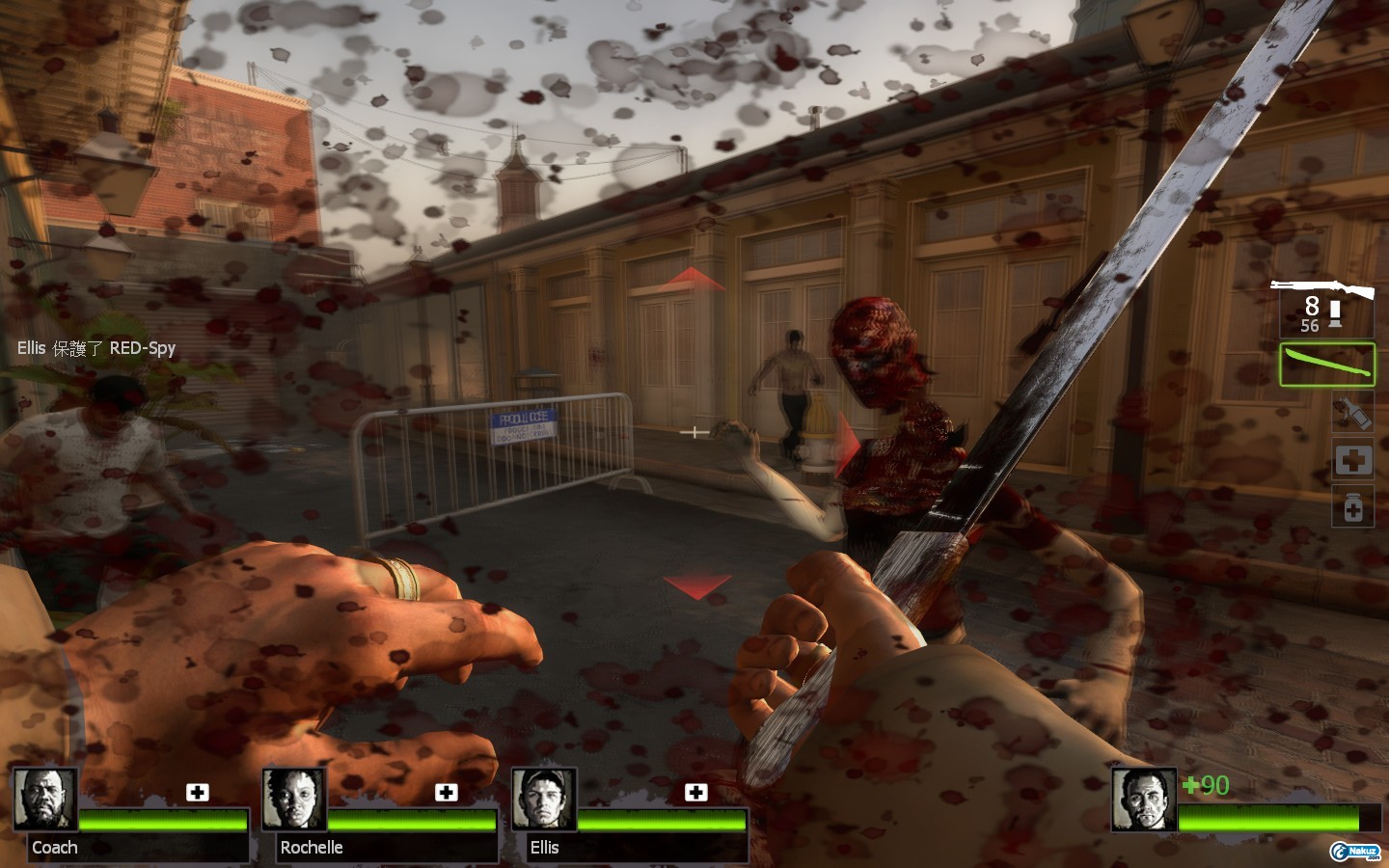
Task: Click Rochelle's teammate portrait
Action: click(x=294, y=799)
